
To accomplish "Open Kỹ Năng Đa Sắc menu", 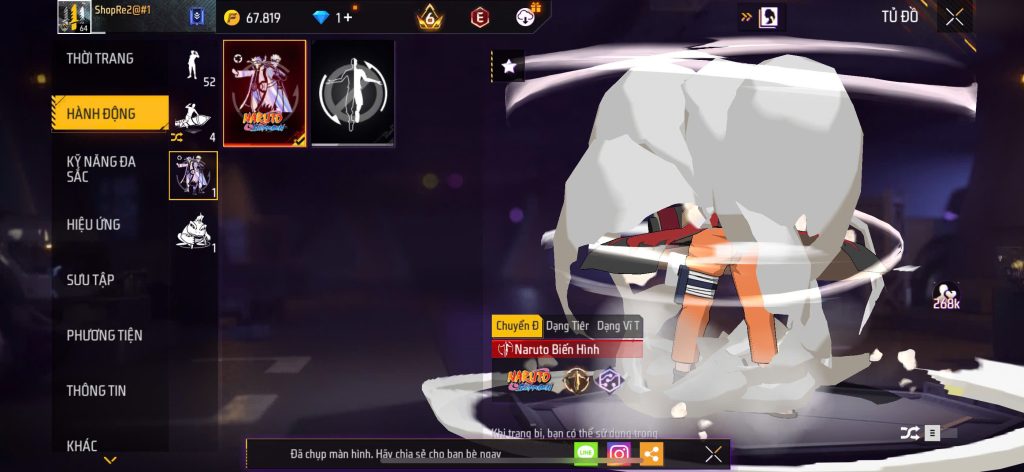I will pyautogui.click(x=102, y=169).
